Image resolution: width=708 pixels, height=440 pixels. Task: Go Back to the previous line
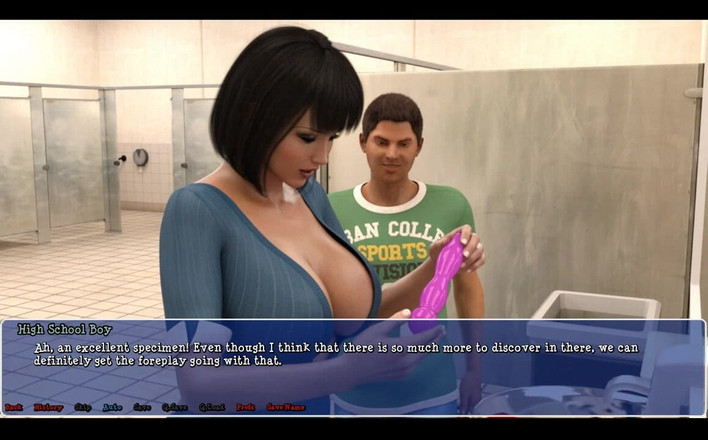point(13,407)
